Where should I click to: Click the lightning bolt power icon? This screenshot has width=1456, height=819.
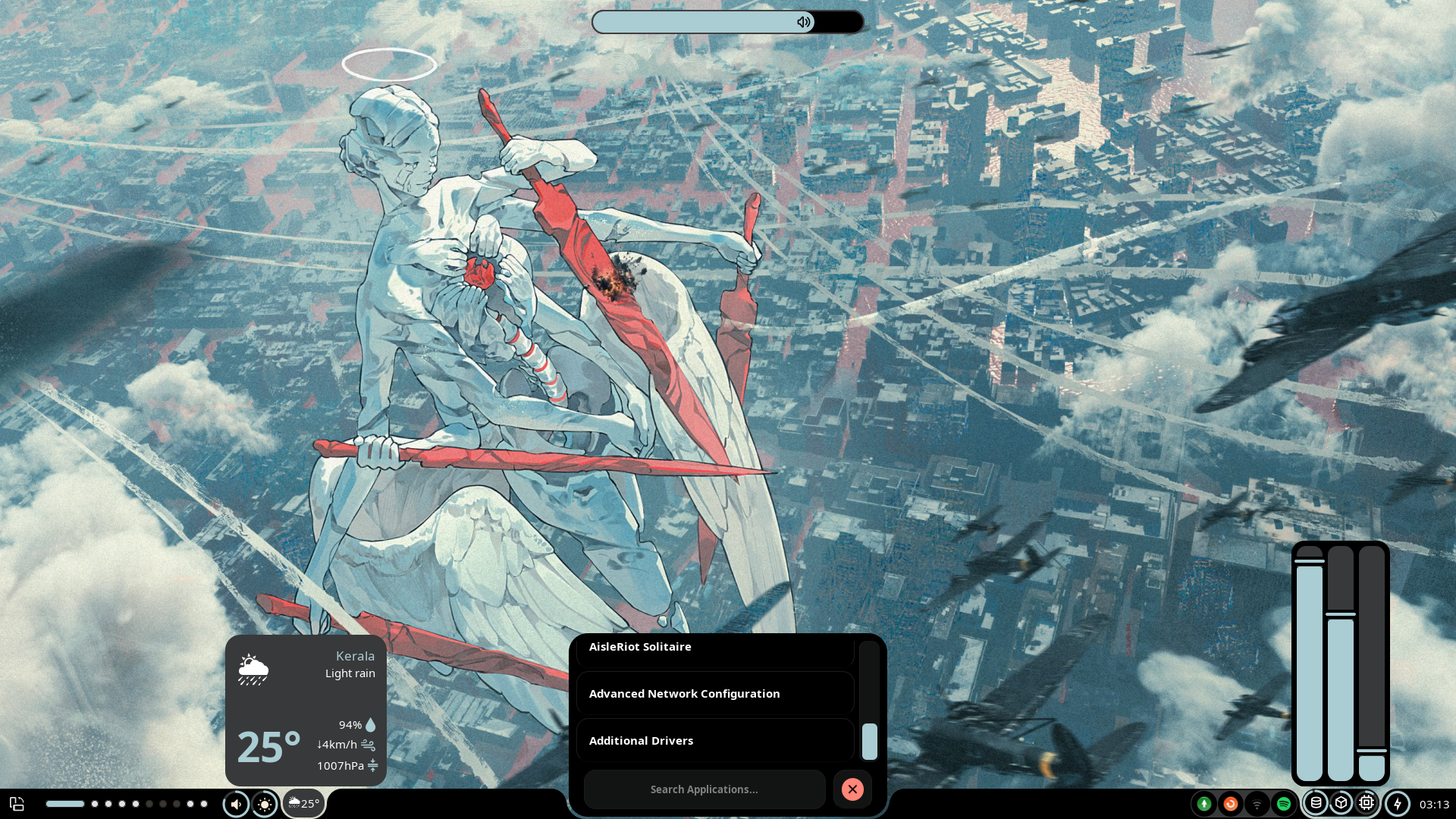tap(1398, 804)
